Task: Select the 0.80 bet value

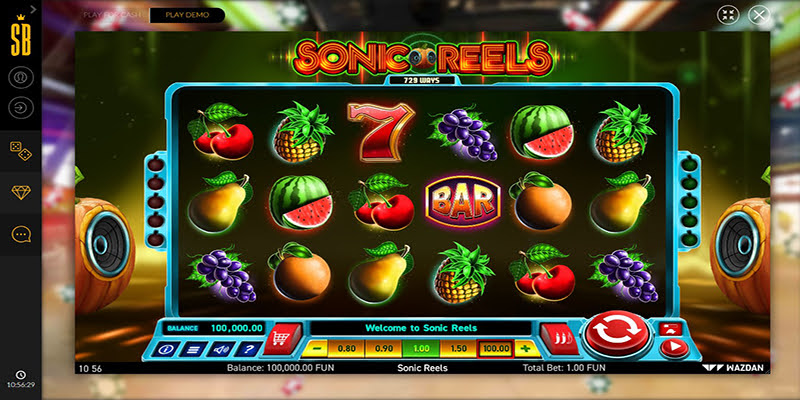Action: (347, 349)
